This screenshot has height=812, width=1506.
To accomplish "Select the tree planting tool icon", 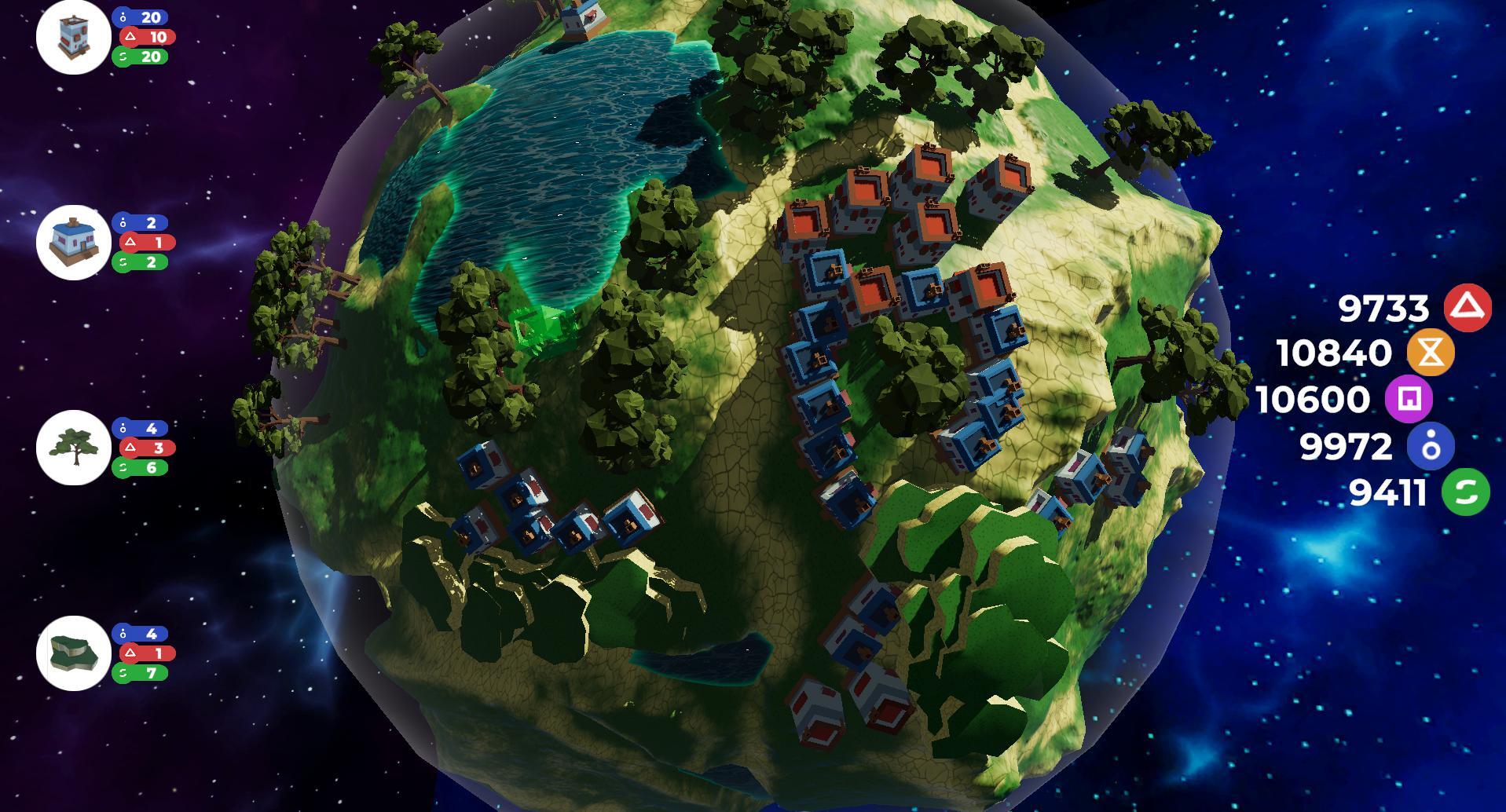I will [x=73, y=447].
